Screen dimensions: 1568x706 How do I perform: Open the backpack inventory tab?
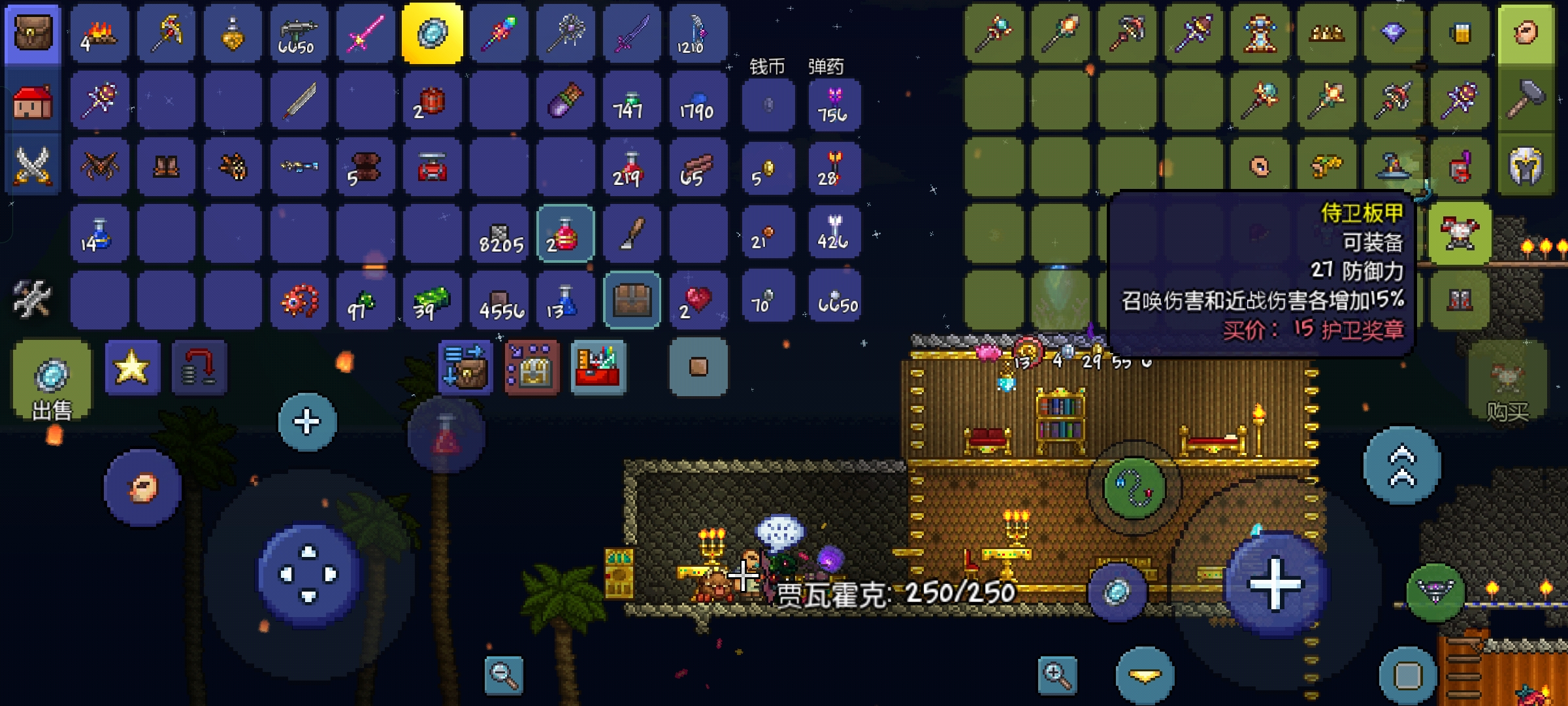(x=33, y=34)
